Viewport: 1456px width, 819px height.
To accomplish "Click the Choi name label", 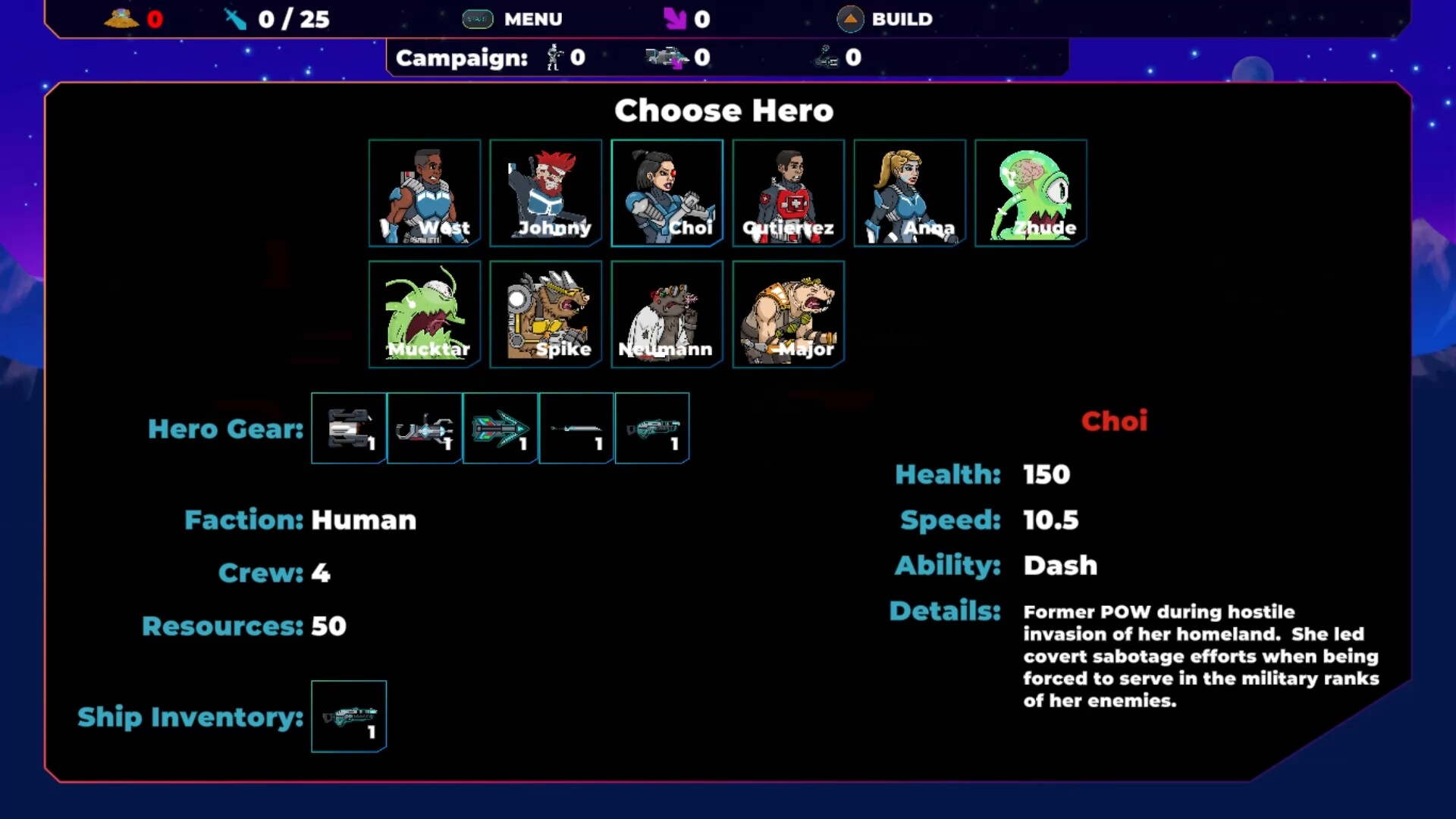I will pos(1115,421).
